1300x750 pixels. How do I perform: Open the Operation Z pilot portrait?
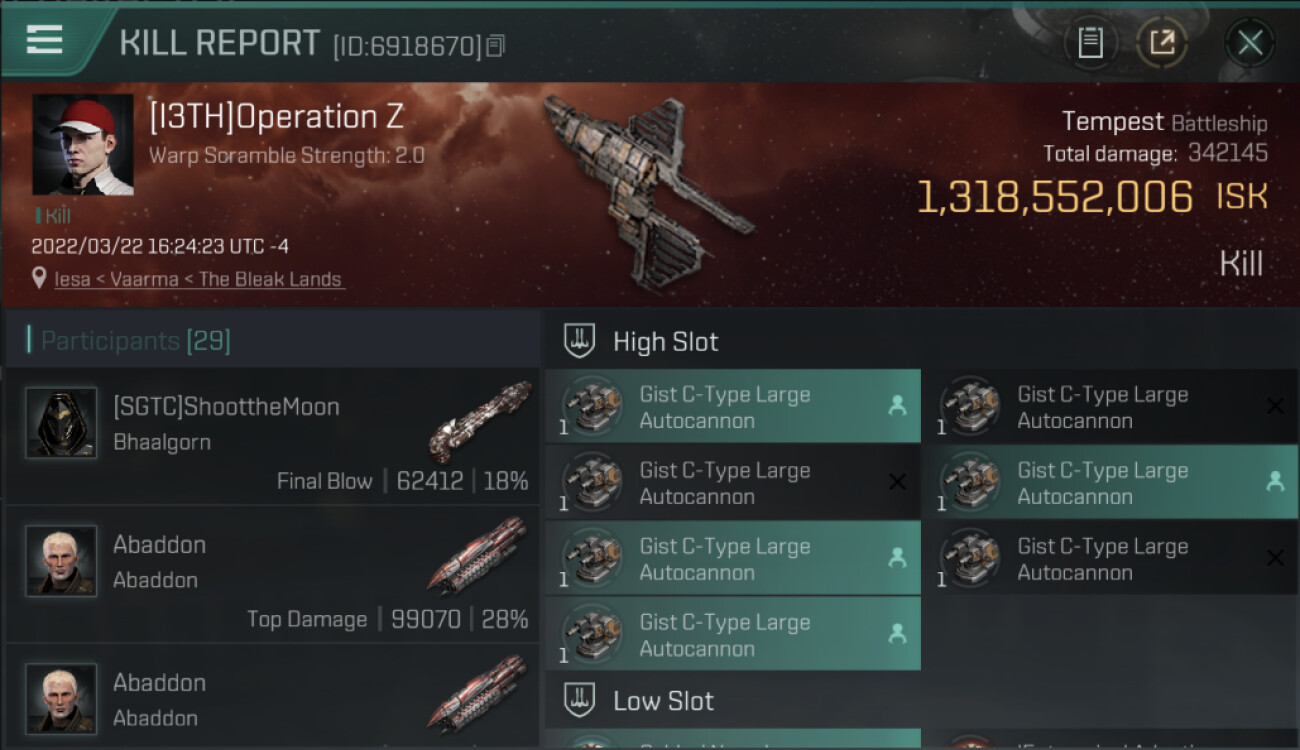click(83, 145)
